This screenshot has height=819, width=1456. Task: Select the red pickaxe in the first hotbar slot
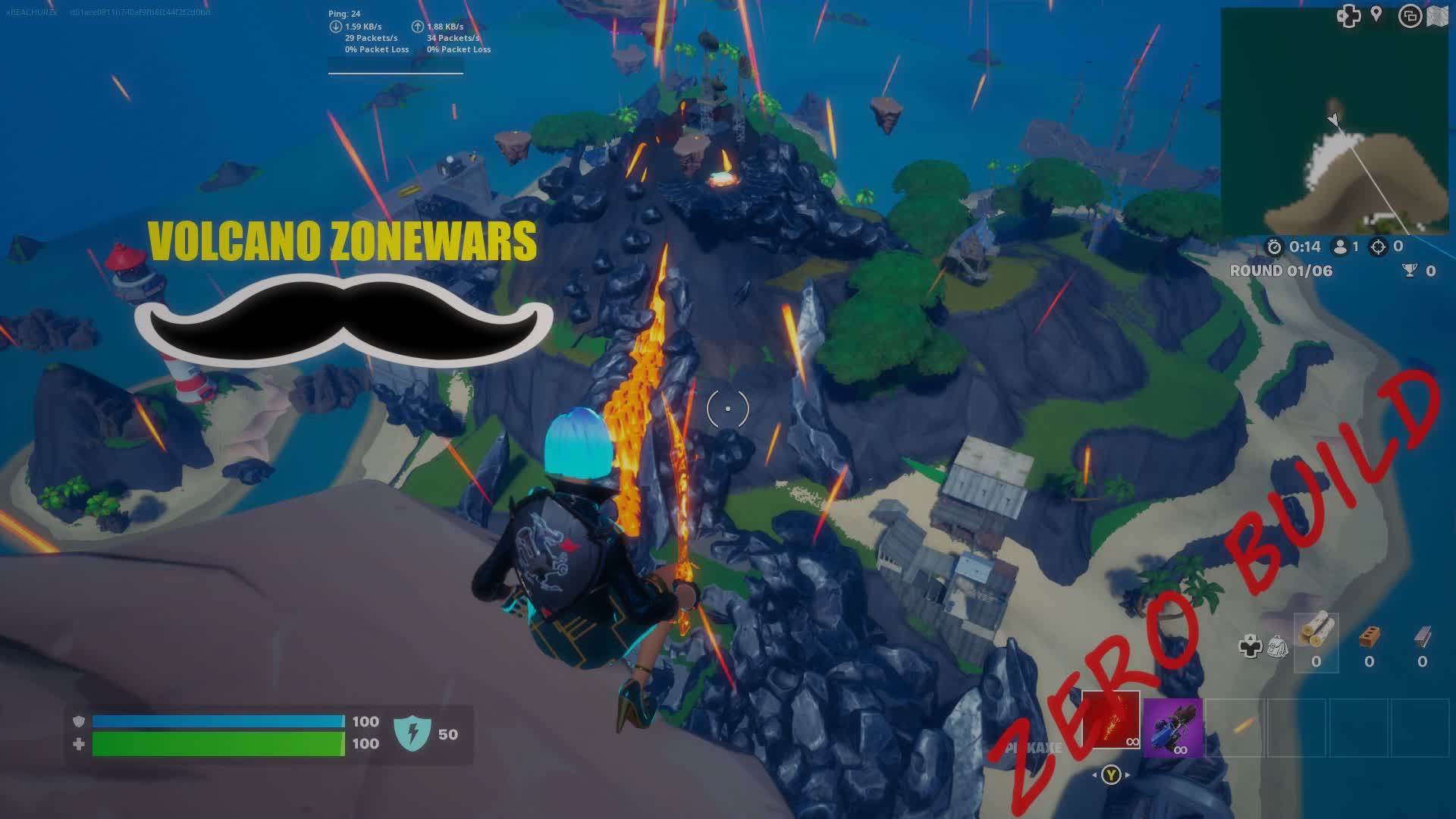pyautogui.click(x=1110, y=720)
